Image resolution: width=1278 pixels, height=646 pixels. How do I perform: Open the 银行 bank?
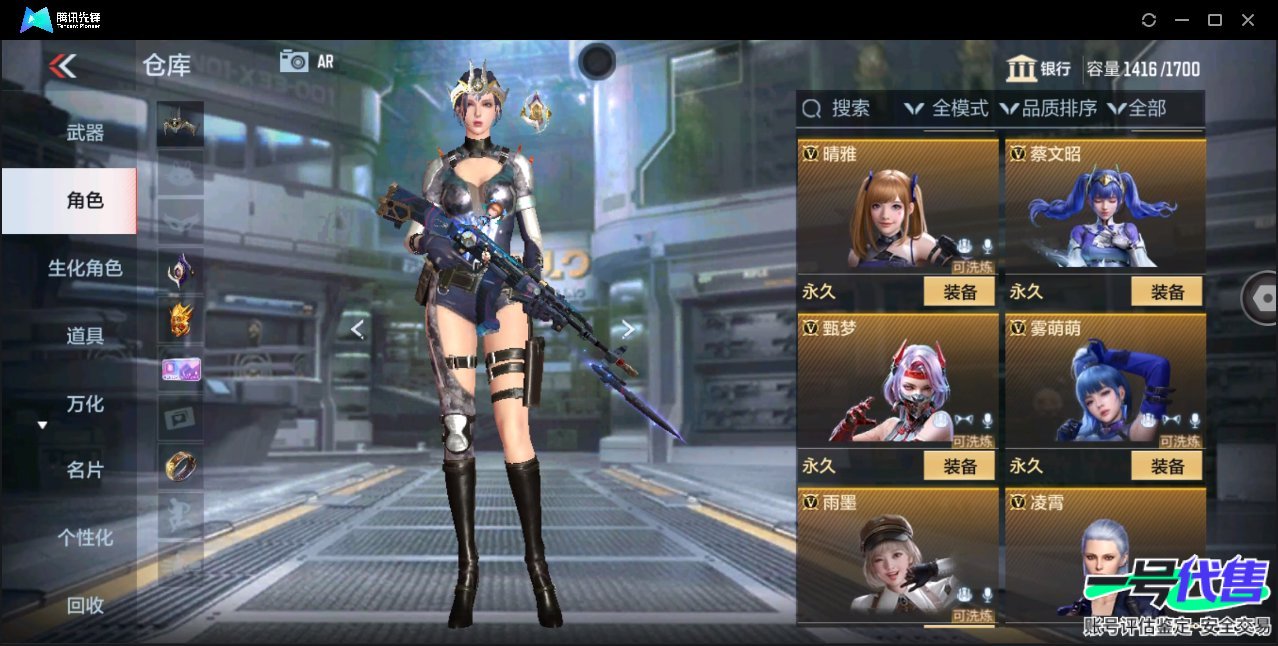click(1039, 69)
